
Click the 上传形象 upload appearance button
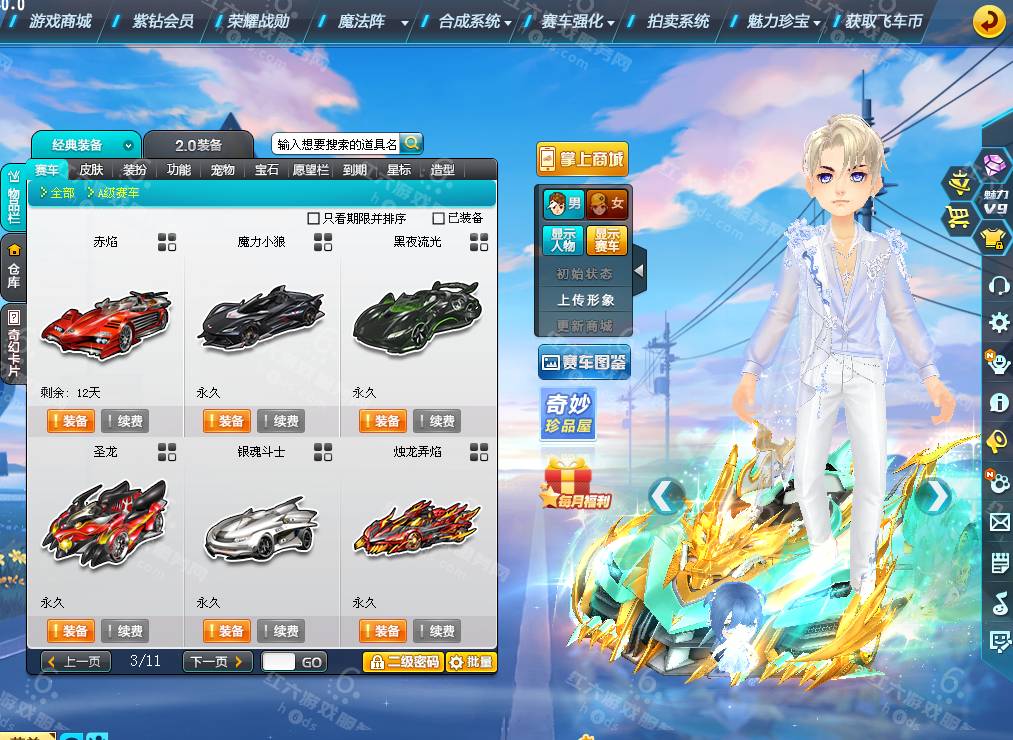coord(586,299)
